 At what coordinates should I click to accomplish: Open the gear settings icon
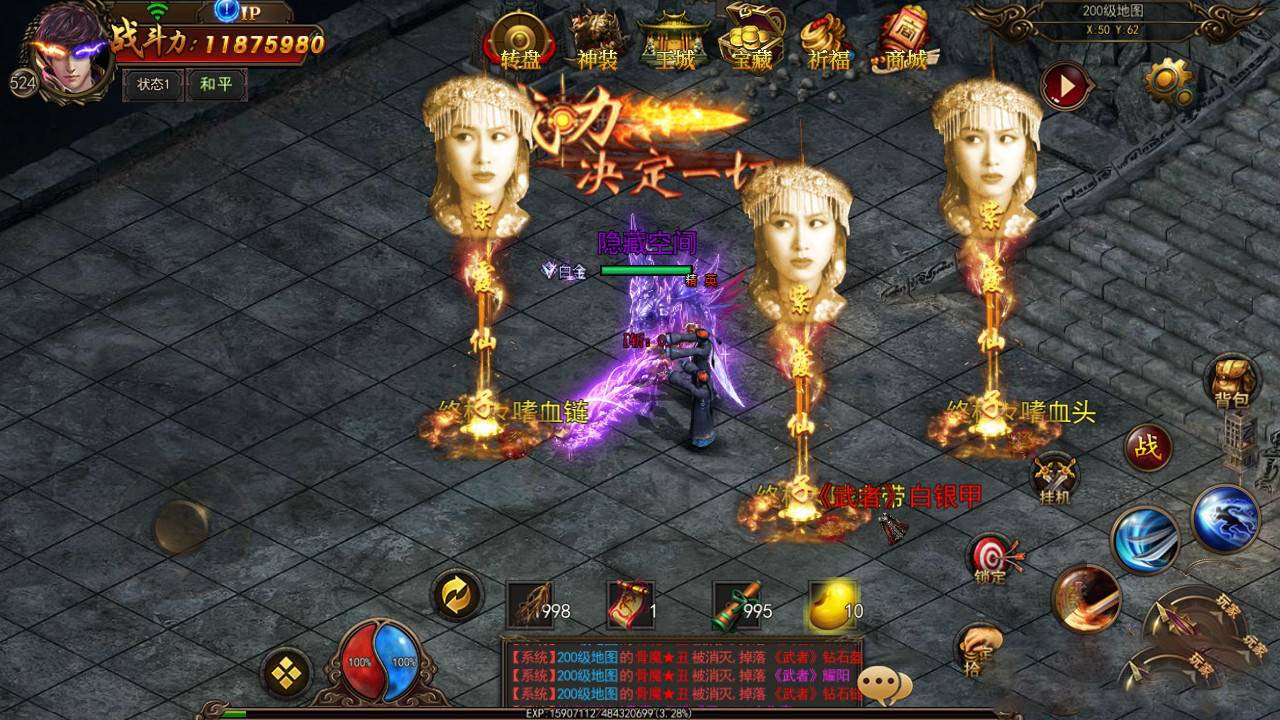(1168, 82)
